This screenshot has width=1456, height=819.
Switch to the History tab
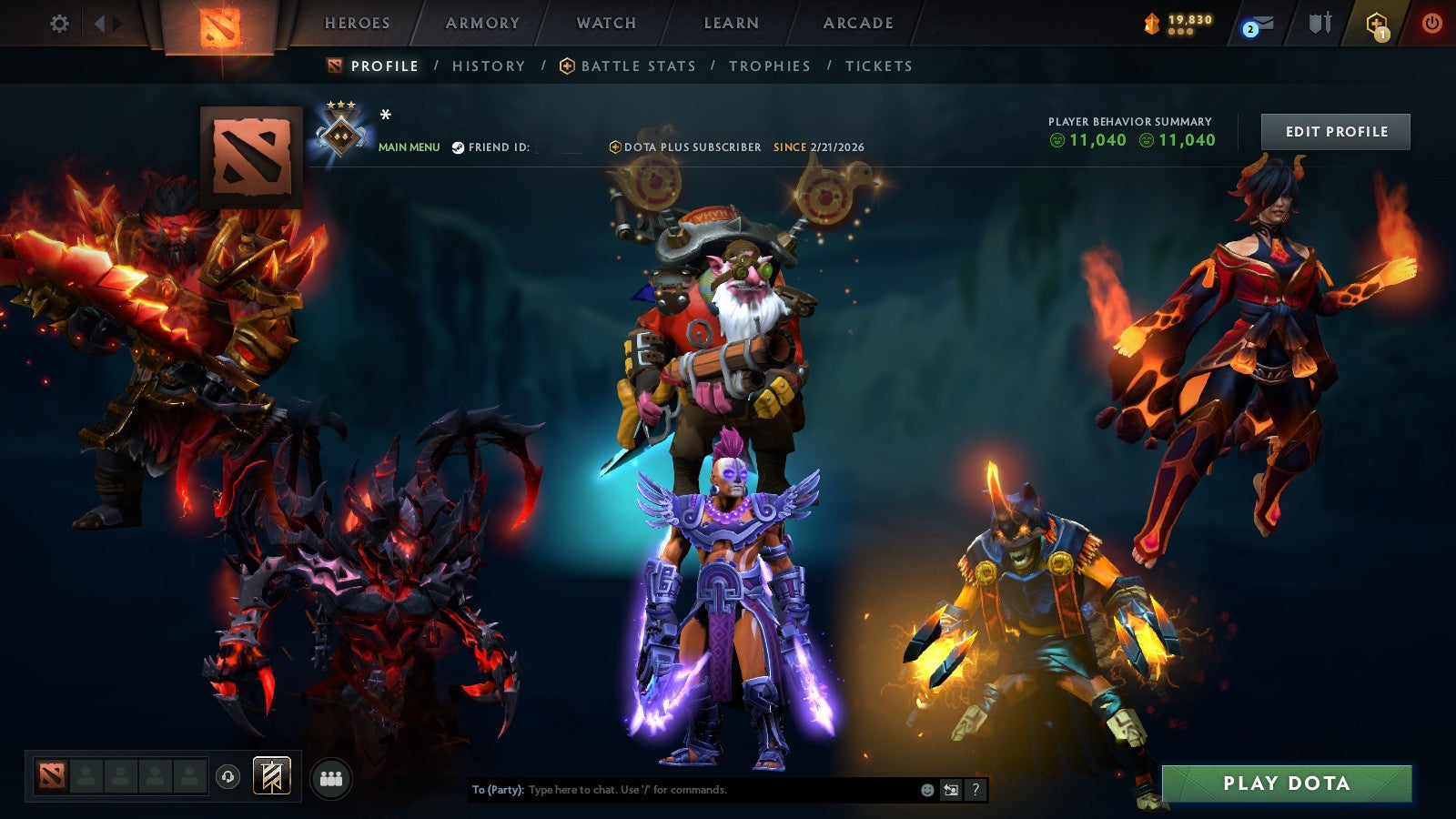point(488,66)
